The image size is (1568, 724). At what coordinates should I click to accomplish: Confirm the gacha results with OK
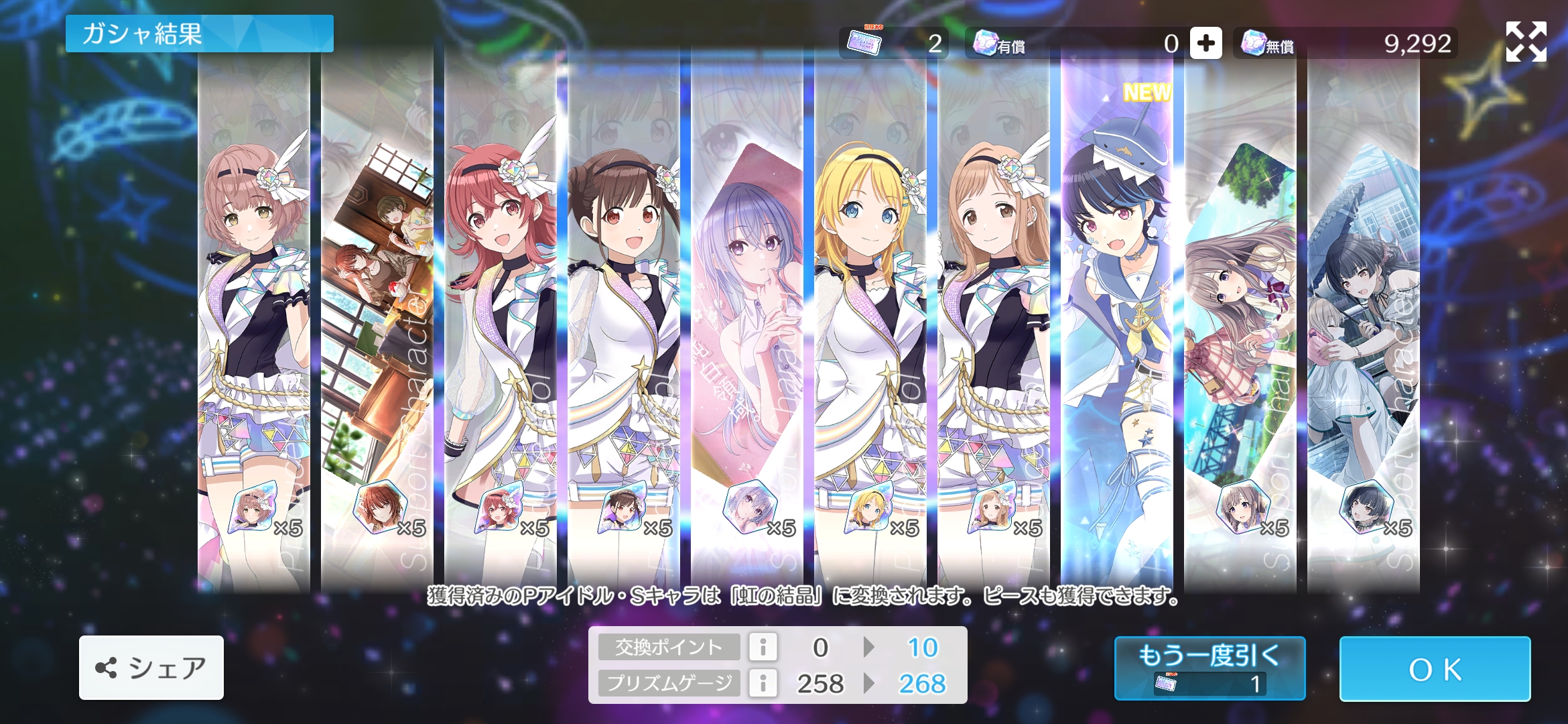[x=1435, y=669]
